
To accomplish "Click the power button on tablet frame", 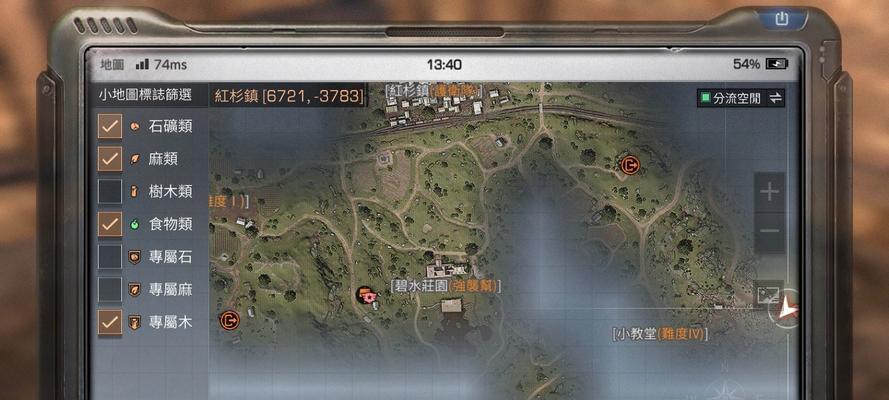I will [781, 19].
